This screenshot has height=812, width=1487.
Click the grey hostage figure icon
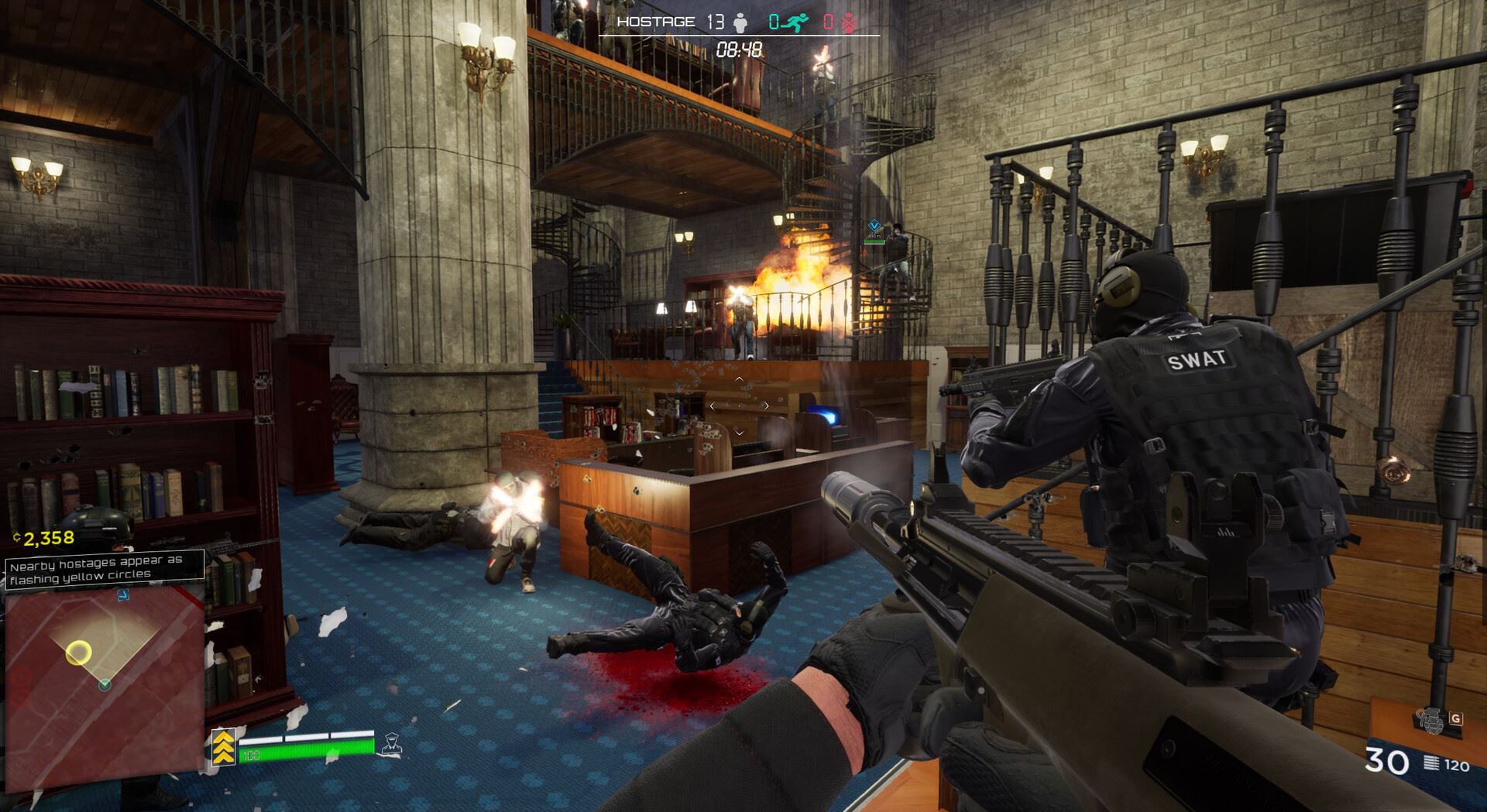(740, 23)
